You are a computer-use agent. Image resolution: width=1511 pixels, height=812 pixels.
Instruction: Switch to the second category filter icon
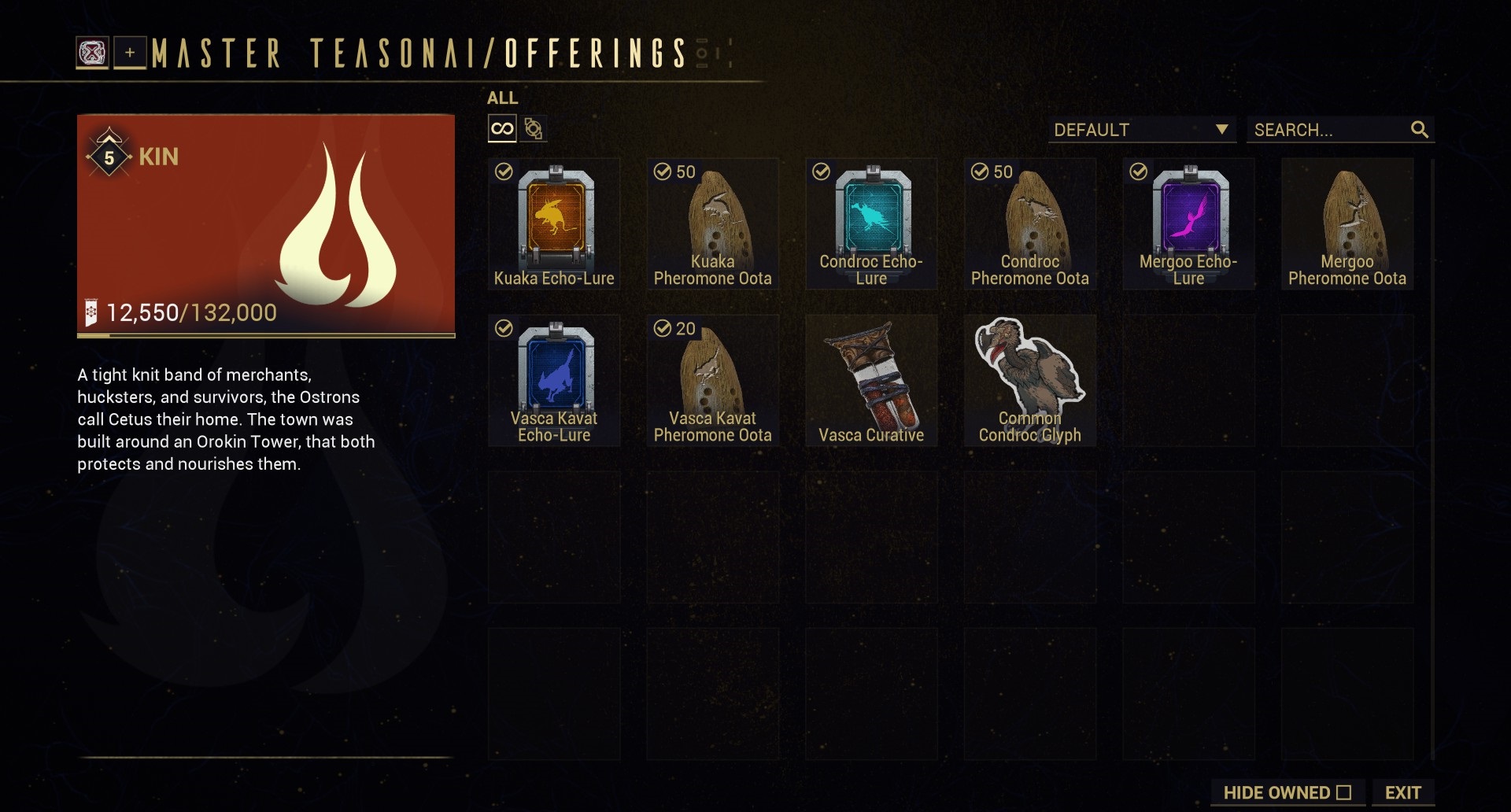point(534,128)
